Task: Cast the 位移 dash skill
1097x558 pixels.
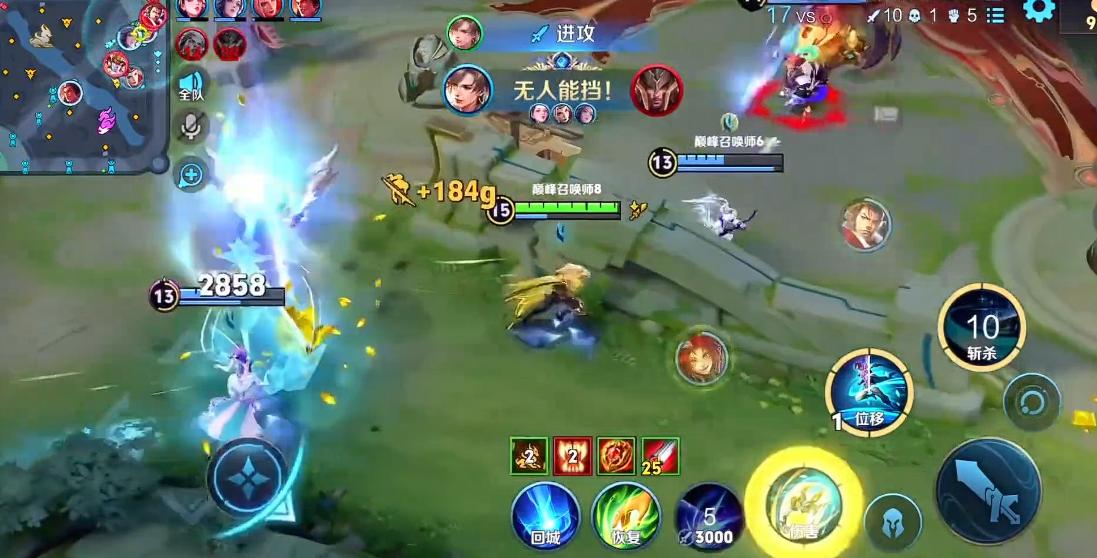Action: 868,392
